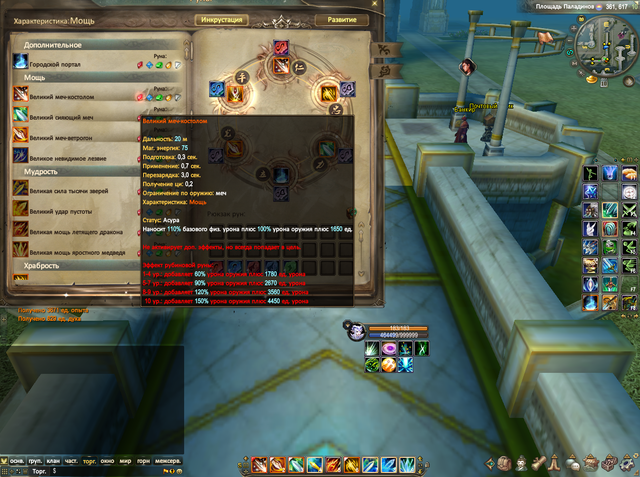Click the character portrait icon near the pillar
This screenshot has height=477, width=640.
[466, 66]
